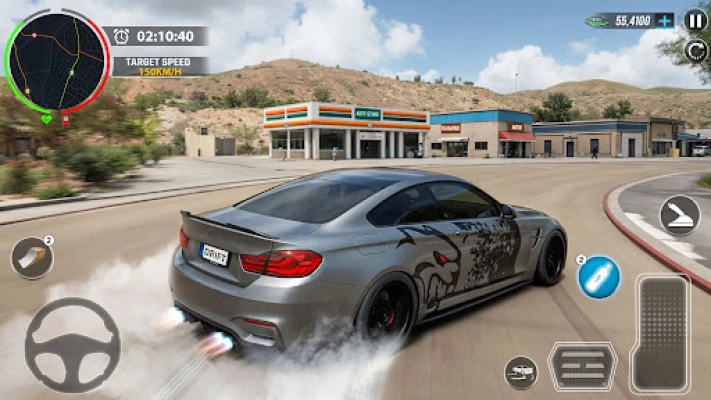Image resolution: width=711 pixels, height=400 pixels.
Task: Tap the small car icon button
Action: point(521,372)
